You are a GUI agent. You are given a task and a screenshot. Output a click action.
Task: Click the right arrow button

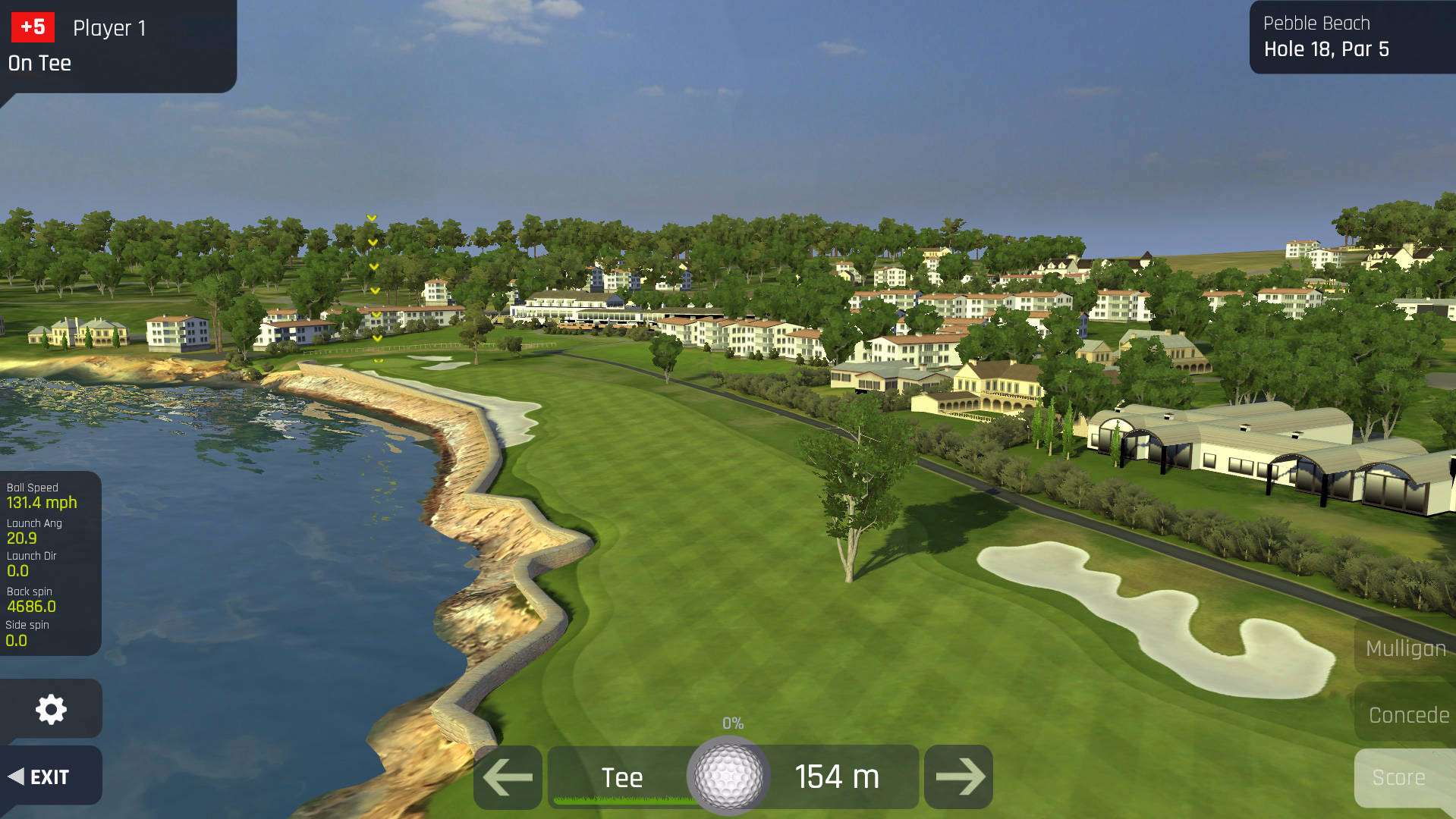click(x=959, y=777)
